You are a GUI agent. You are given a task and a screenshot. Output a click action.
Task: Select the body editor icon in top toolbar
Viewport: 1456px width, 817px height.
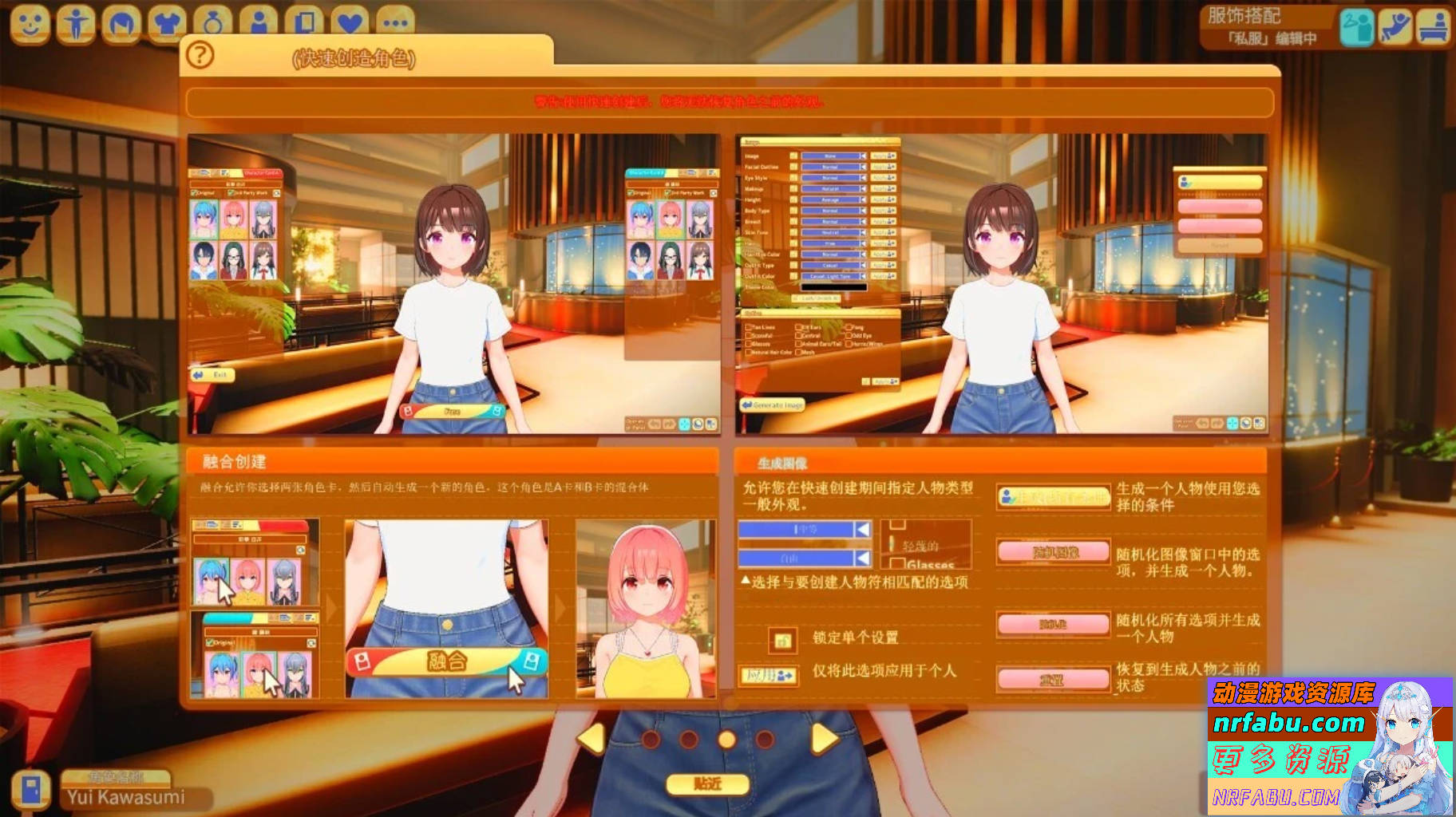click(74, 19)
